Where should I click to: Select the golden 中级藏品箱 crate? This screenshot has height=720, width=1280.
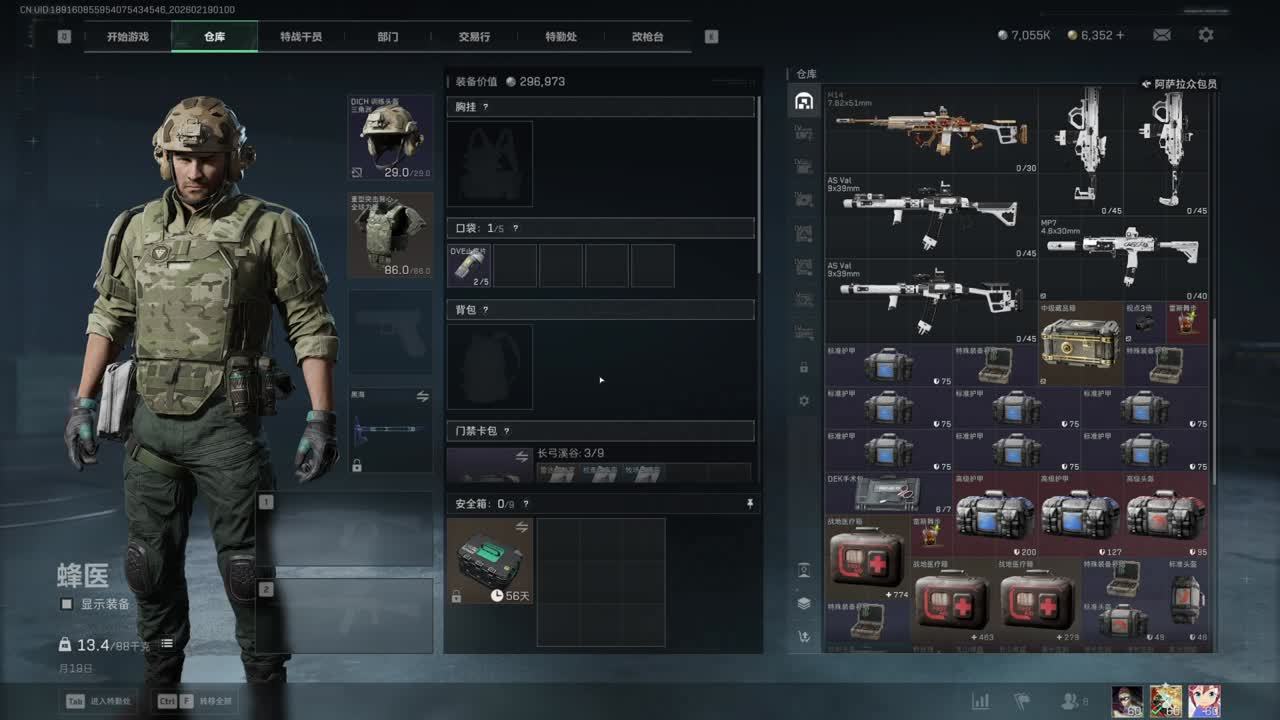(1080, 343)
